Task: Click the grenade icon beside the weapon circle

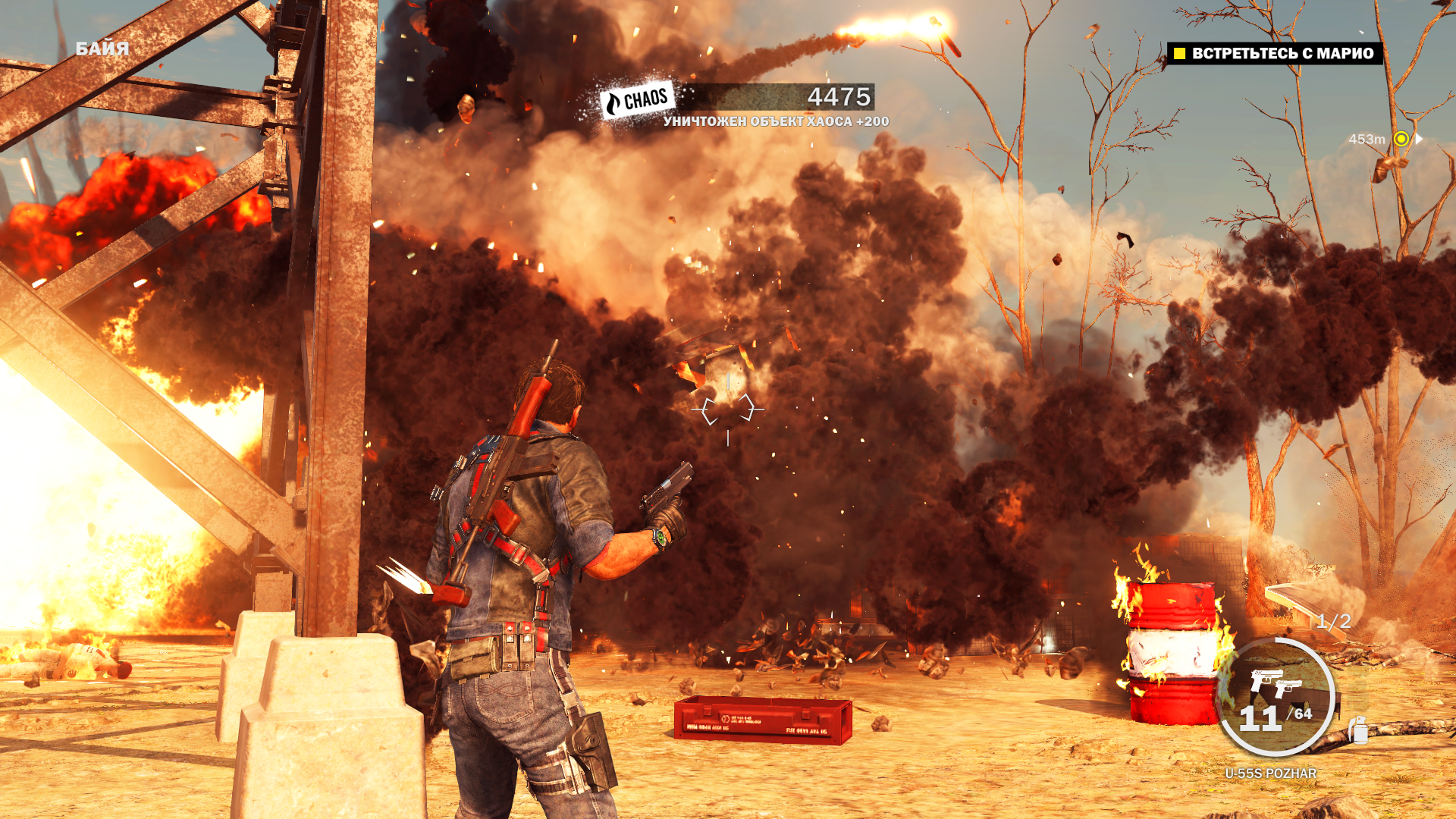Action: tap(1357, 730)
